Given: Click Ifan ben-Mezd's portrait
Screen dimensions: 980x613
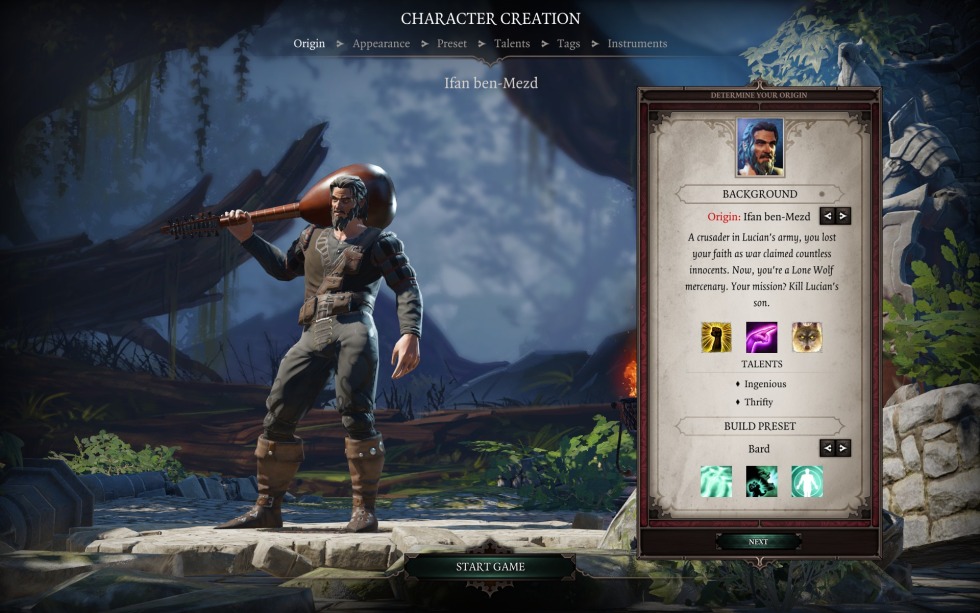Looking at the screenshot, I should (760, 148).
